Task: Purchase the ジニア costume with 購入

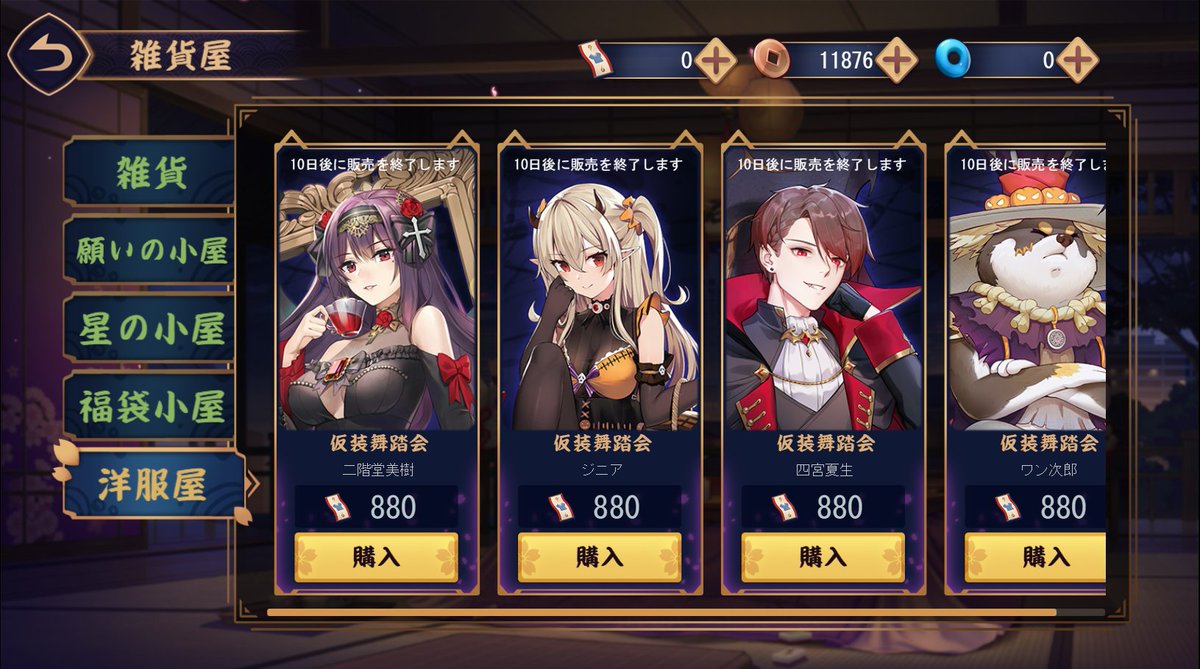Action: 599,556
